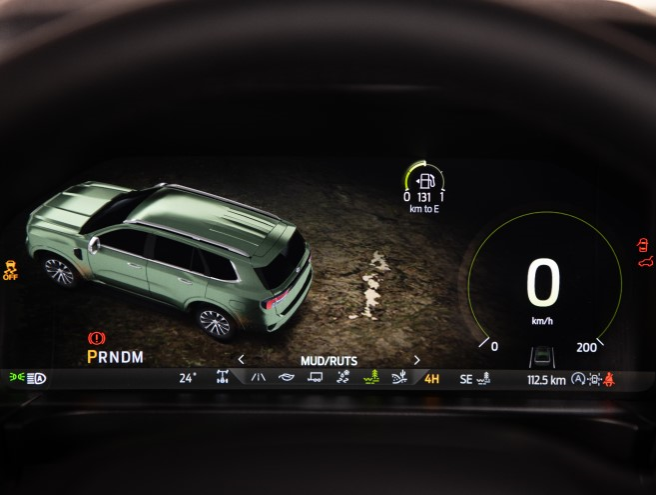Click the left arrow beside MUD/RUTS
Screen dimensions: 656x495
click(241, 360)
